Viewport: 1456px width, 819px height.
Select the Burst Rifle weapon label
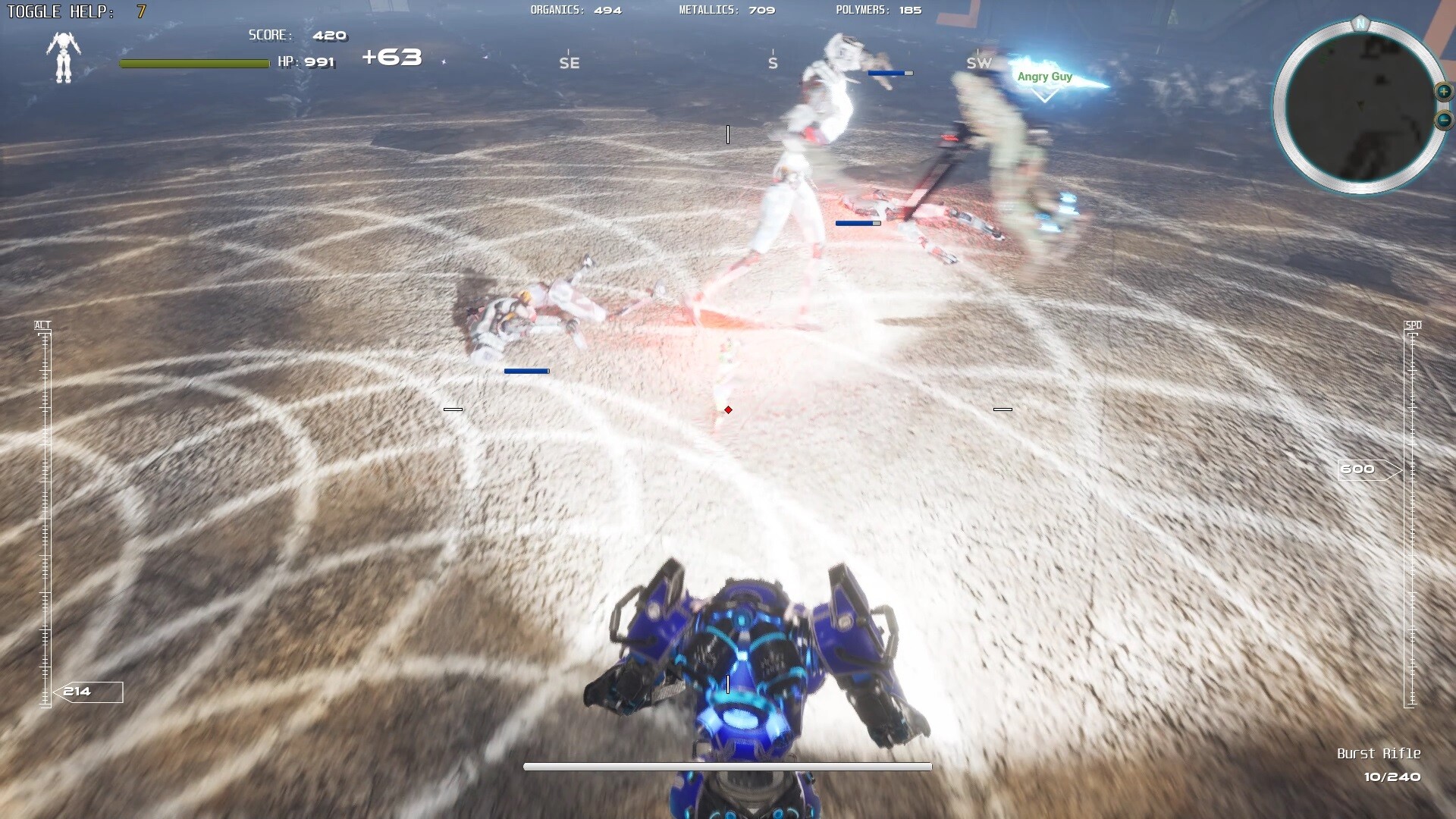1379,754
